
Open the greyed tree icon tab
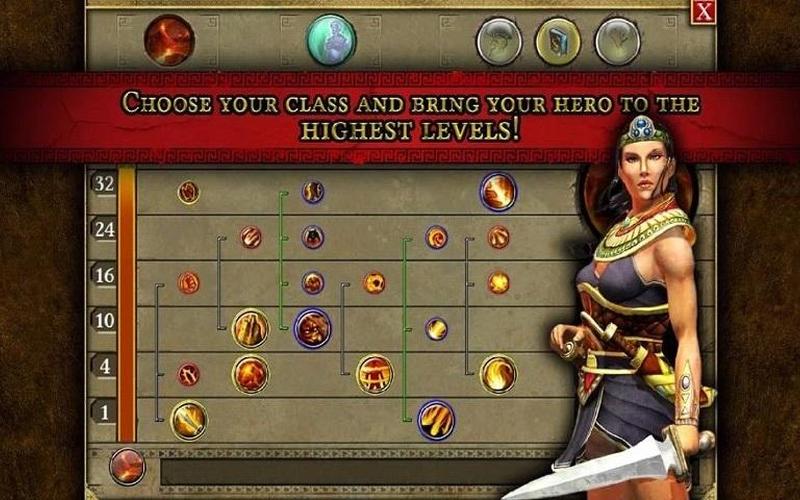point(617,42)
